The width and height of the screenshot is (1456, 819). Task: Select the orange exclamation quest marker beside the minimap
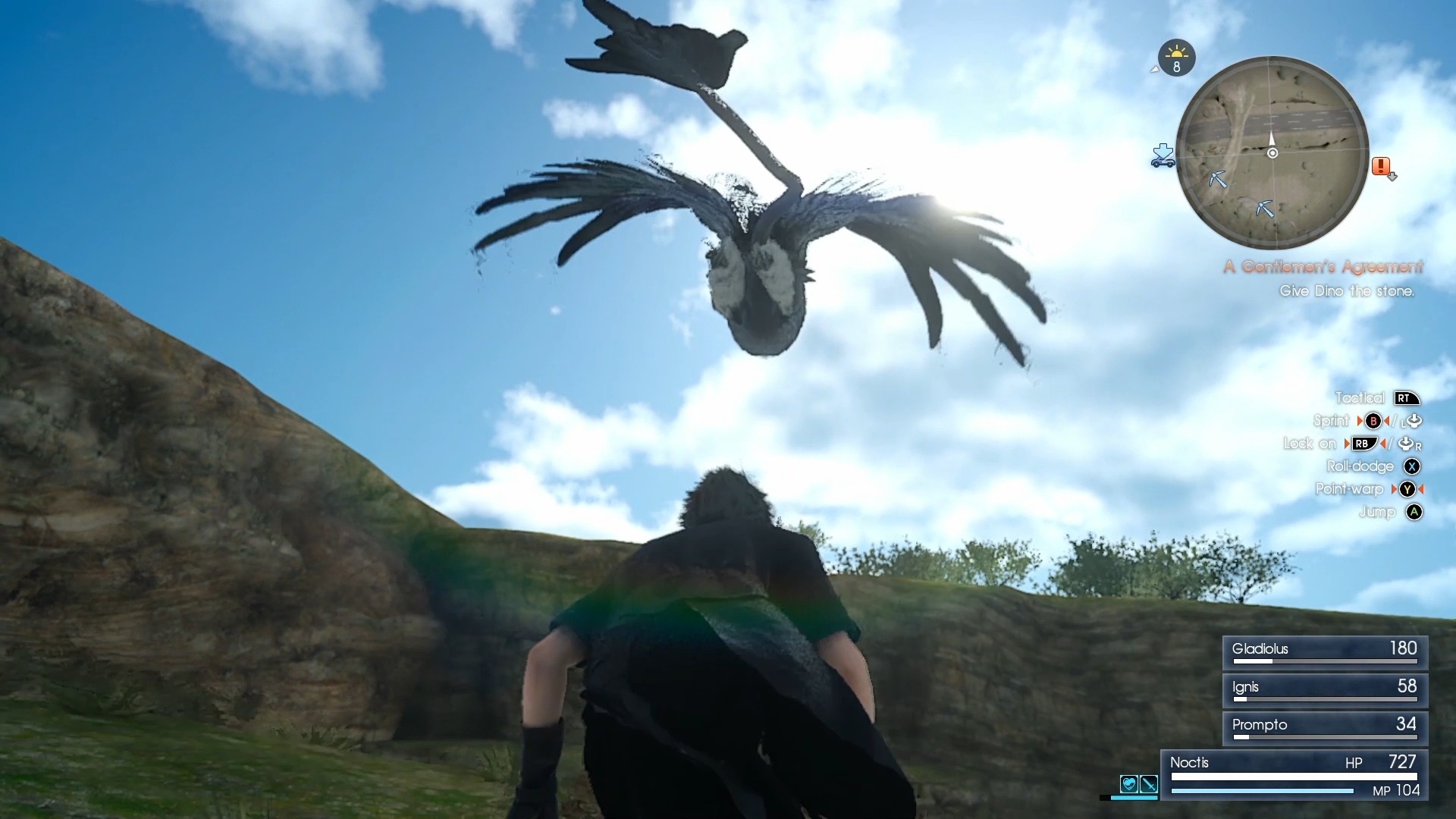(x=1380, y=165)
